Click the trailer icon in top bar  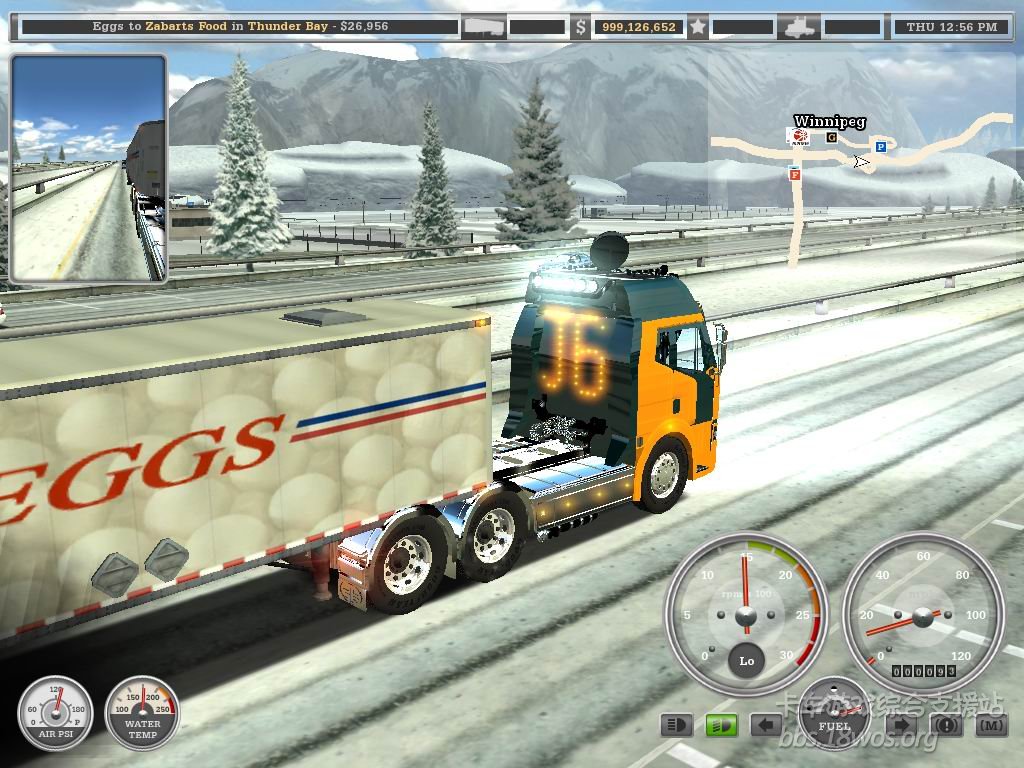point(483,27)
